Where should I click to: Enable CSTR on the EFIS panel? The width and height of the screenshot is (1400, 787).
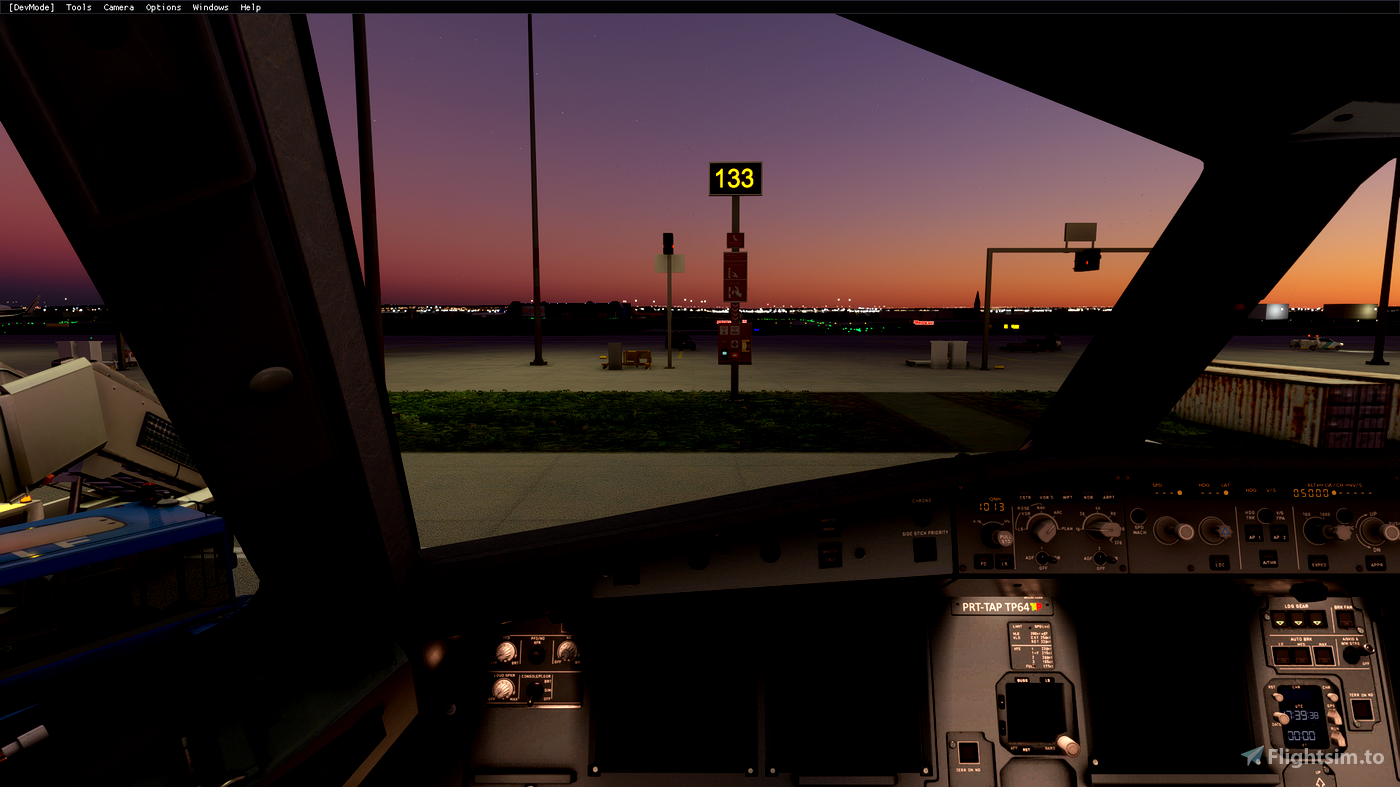1025,497
